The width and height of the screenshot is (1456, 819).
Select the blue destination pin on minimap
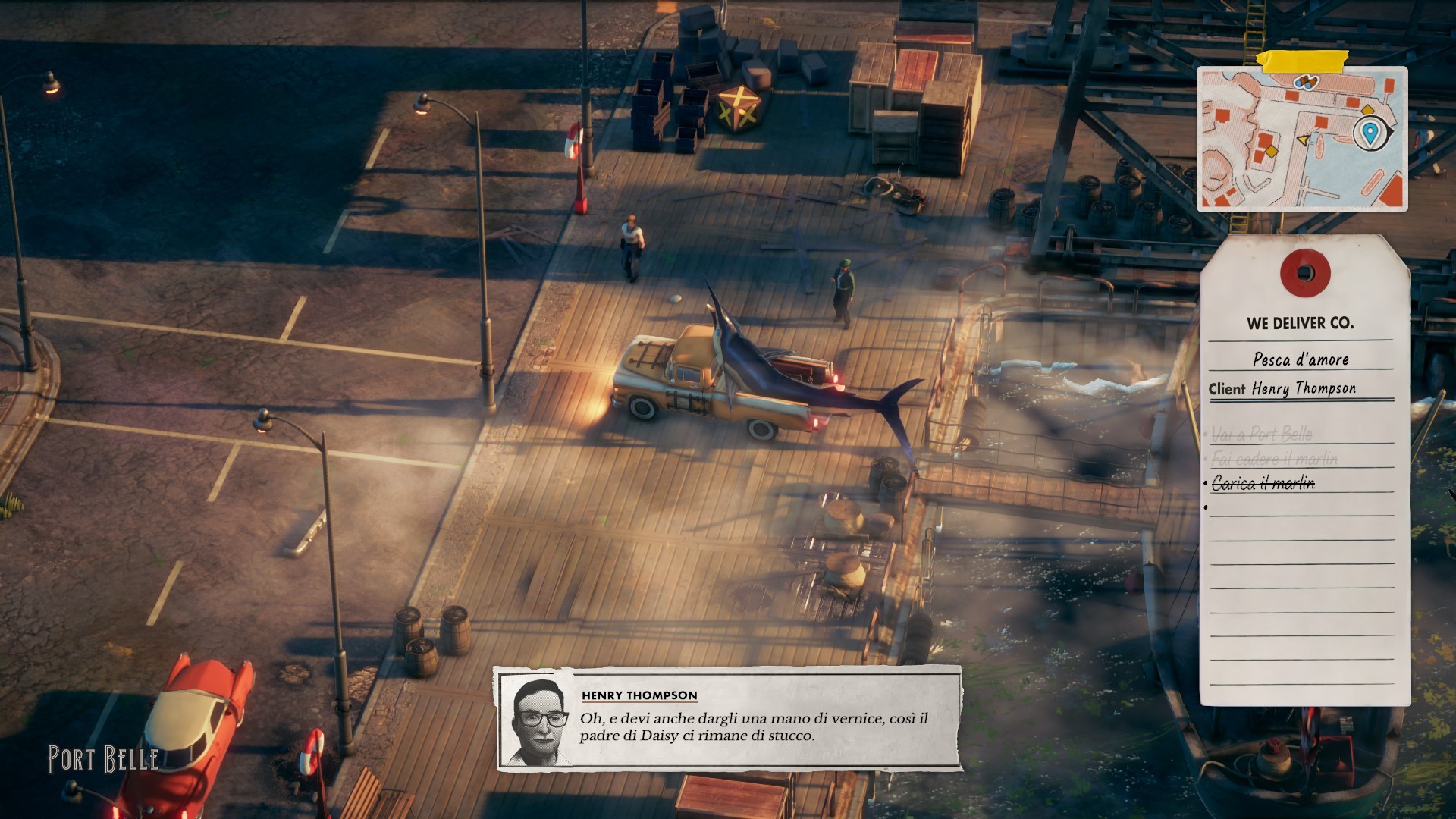(1369, 133)
